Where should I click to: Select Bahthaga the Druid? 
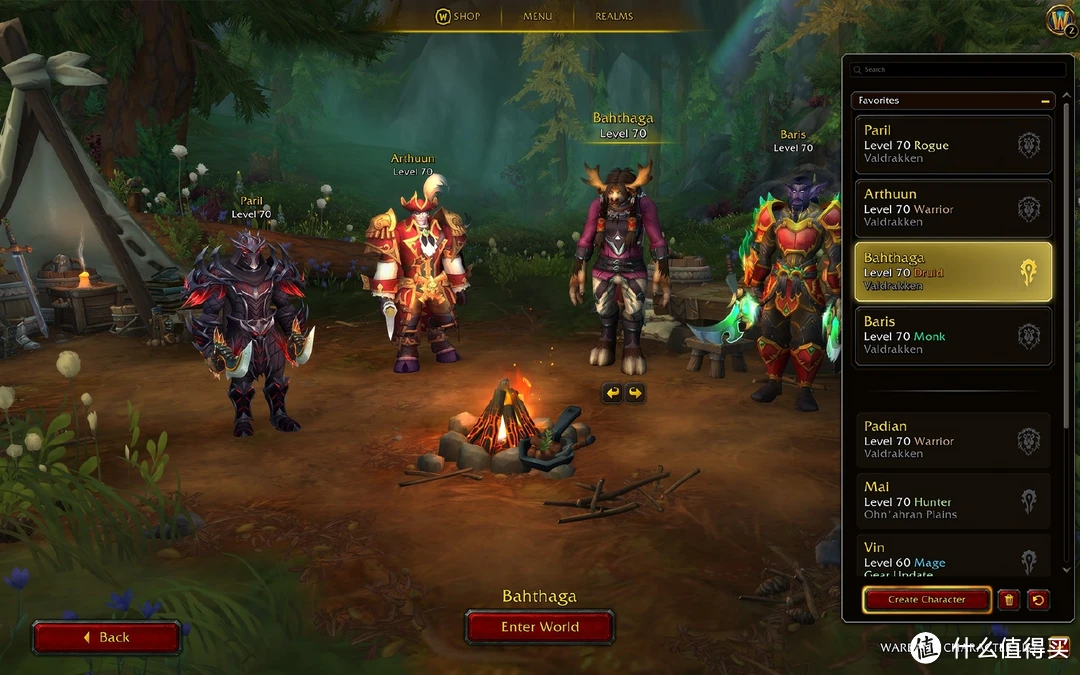click(953, 272)
